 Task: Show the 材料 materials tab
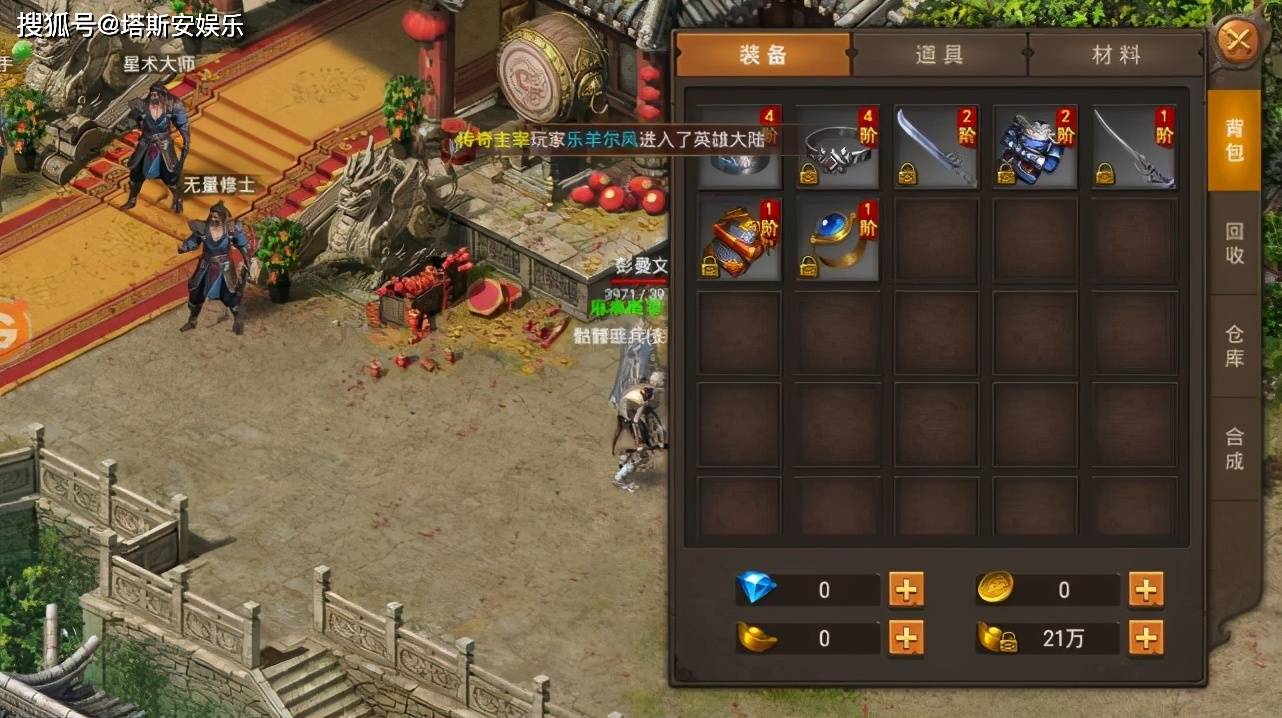coord(1116,55)
